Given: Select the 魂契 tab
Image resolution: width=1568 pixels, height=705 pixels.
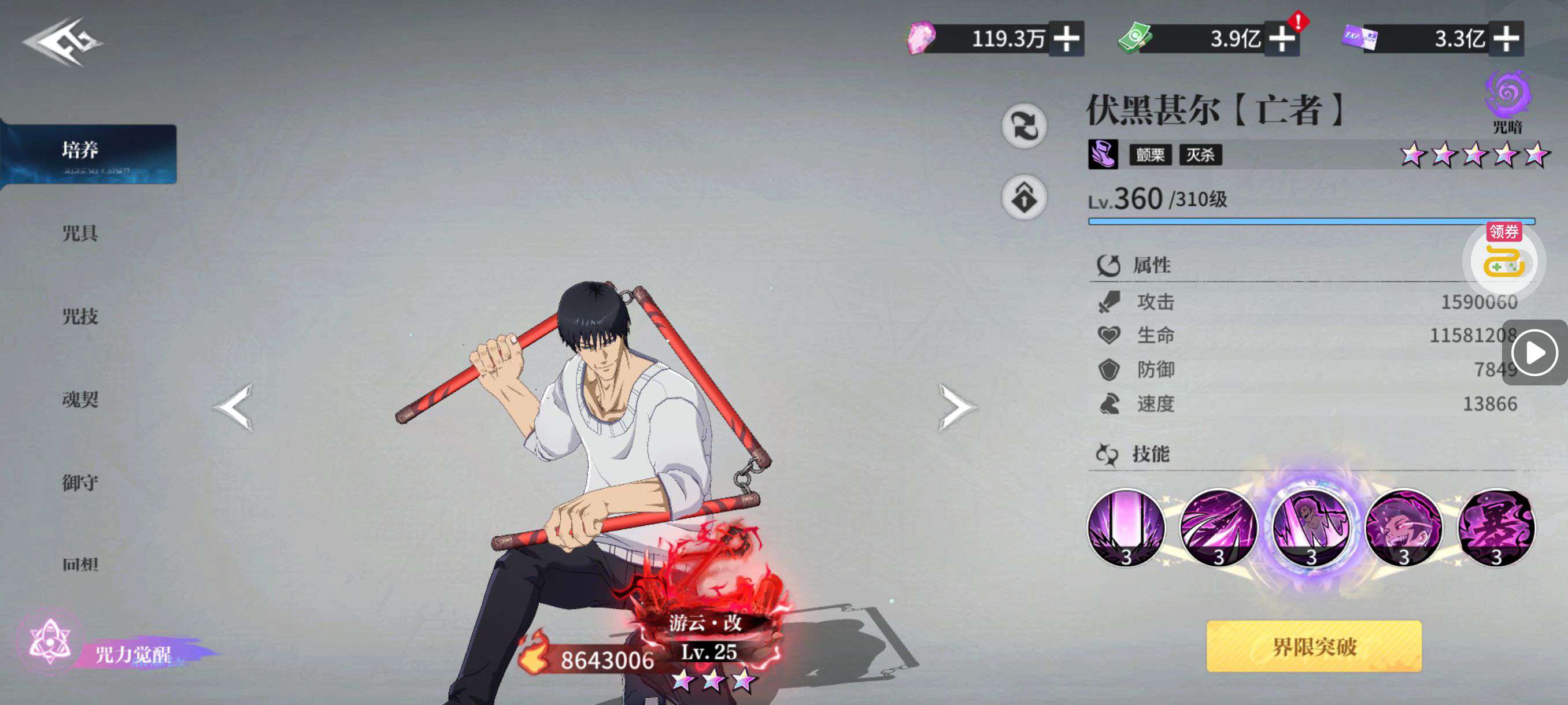Looking at the screenshot, I should 80,400.
